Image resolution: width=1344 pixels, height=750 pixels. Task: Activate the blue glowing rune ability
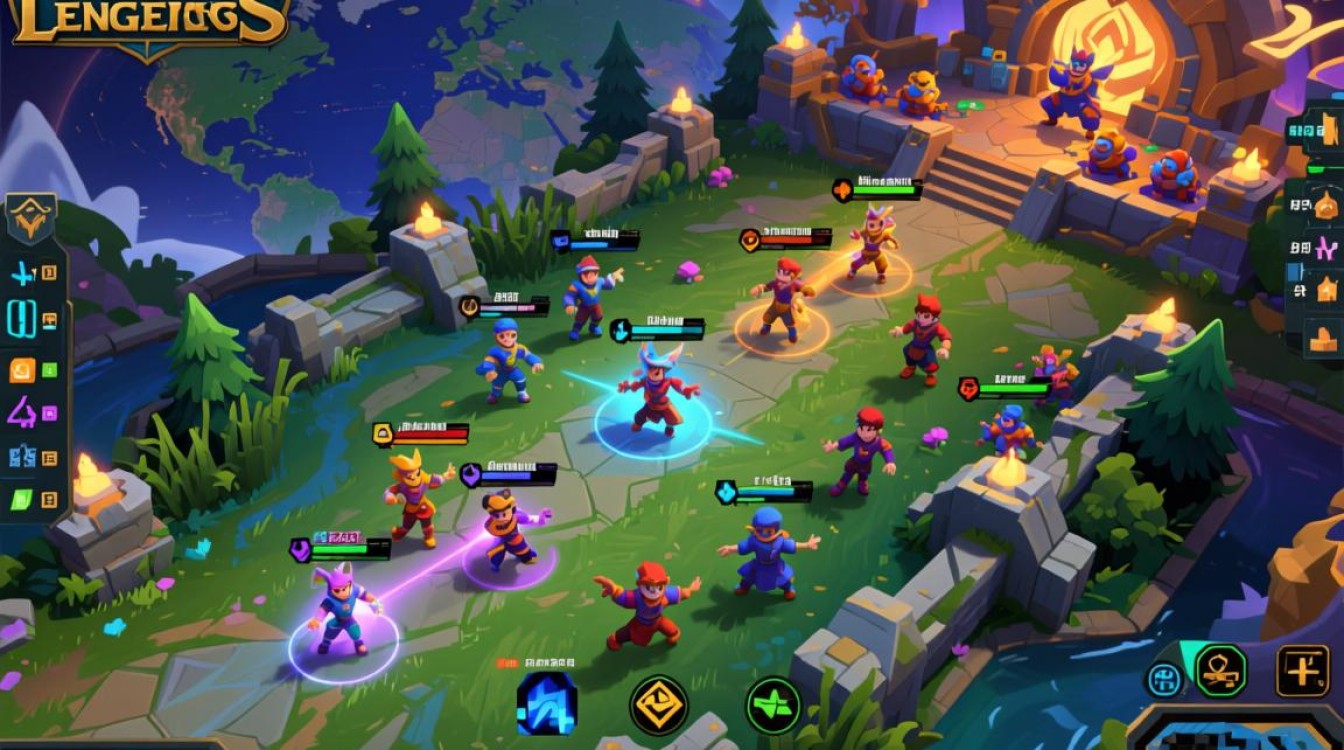click(x=546, y=703)
